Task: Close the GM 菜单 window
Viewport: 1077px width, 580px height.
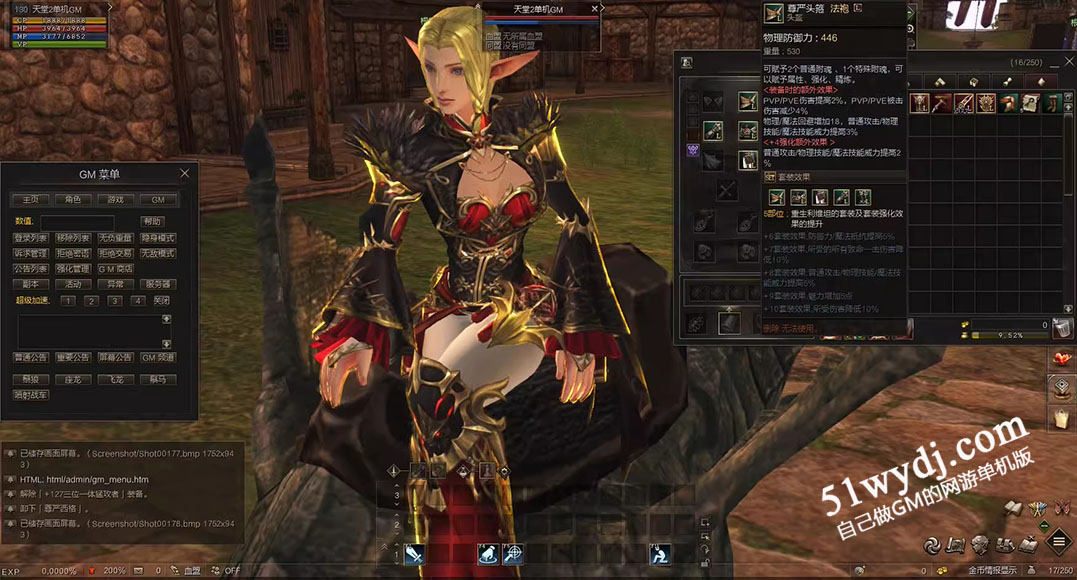Action: click(184, 173)
